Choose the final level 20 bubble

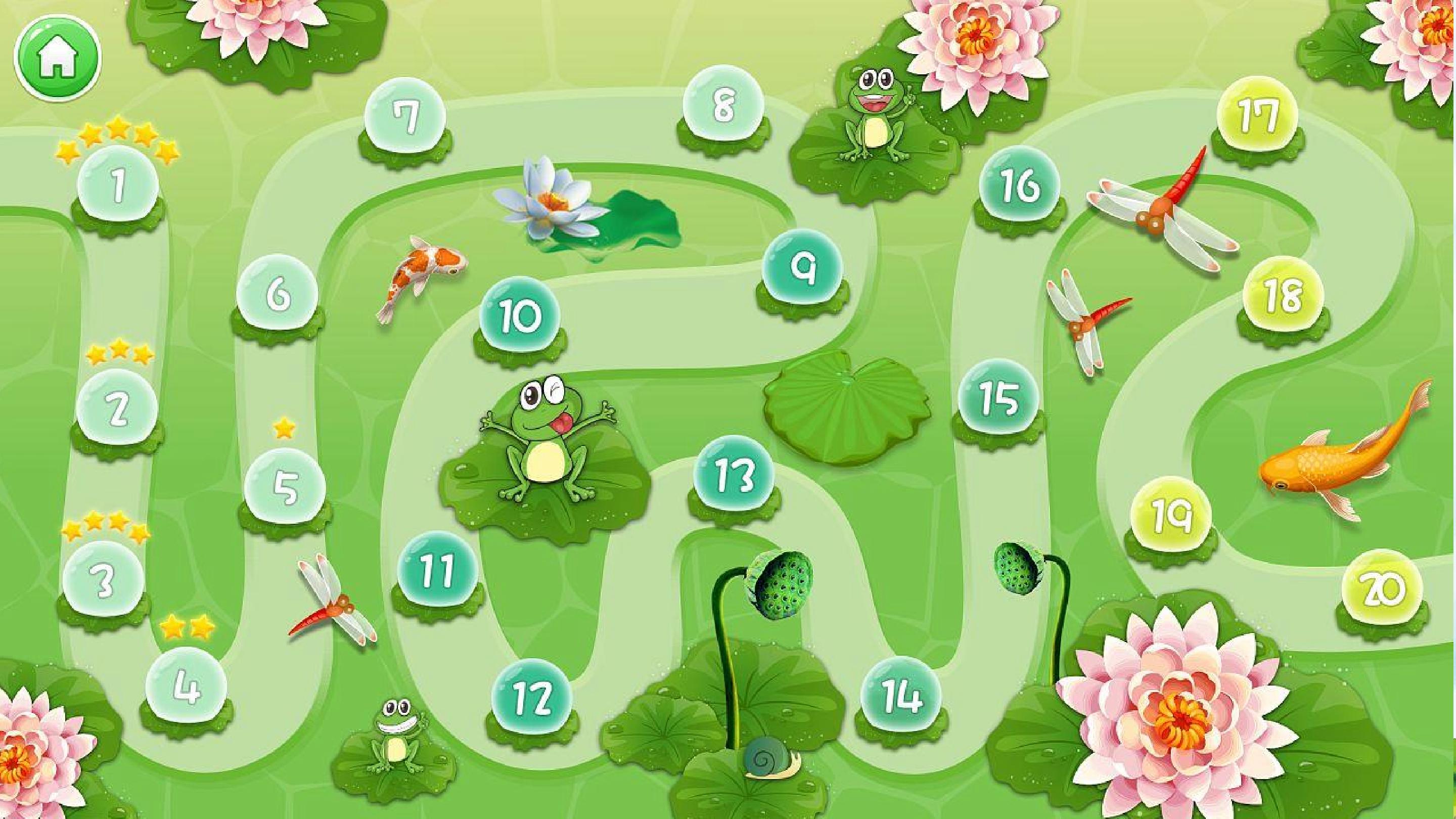coord(1382,590)
